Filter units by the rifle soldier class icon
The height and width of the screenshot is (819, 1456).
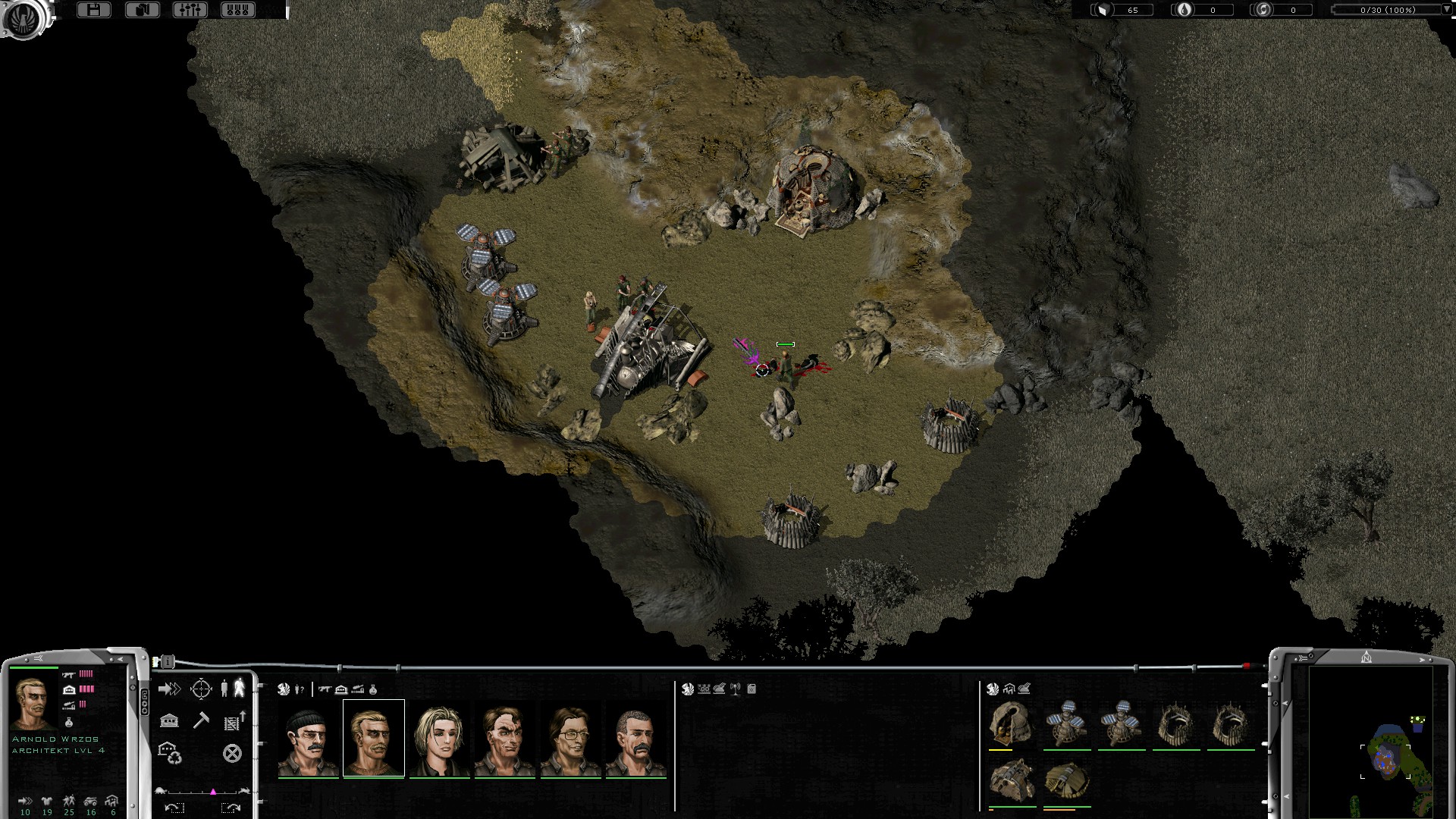325,689
